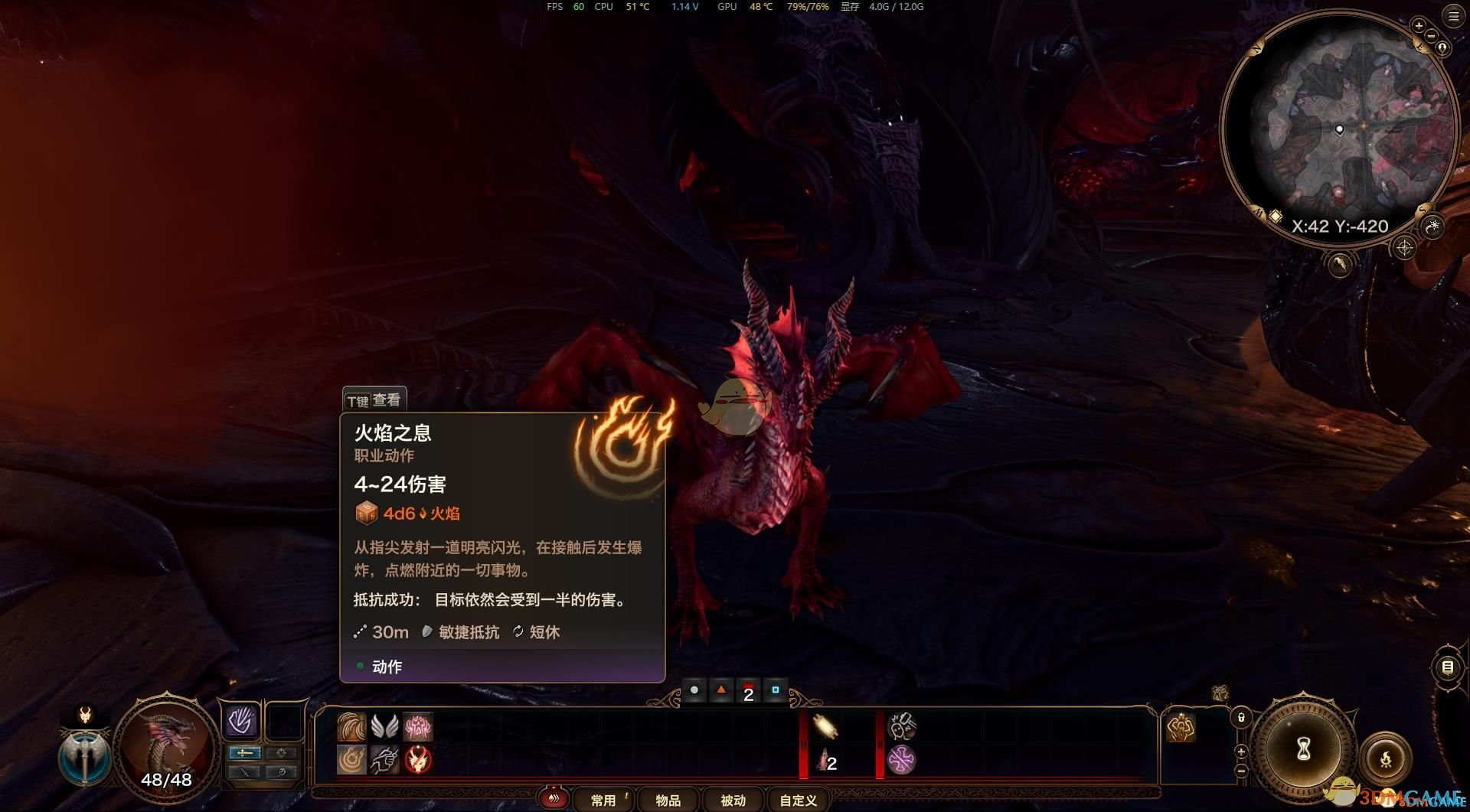
Task: Switch to the 物品 items tab
Action: [x=668, y=801]
